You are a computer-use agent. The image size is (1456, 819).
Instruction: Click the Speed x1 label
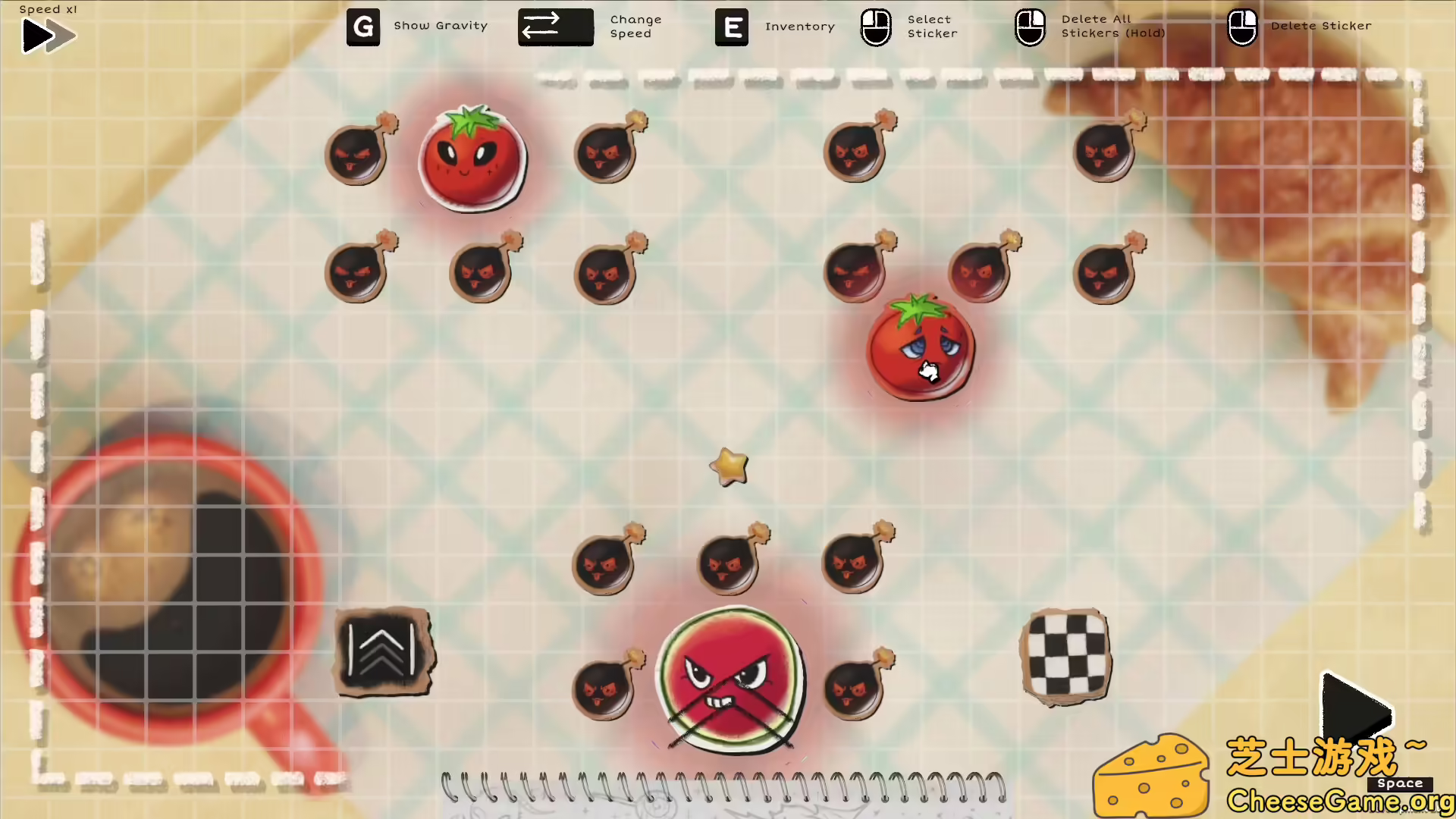click(x=48, y=9)
